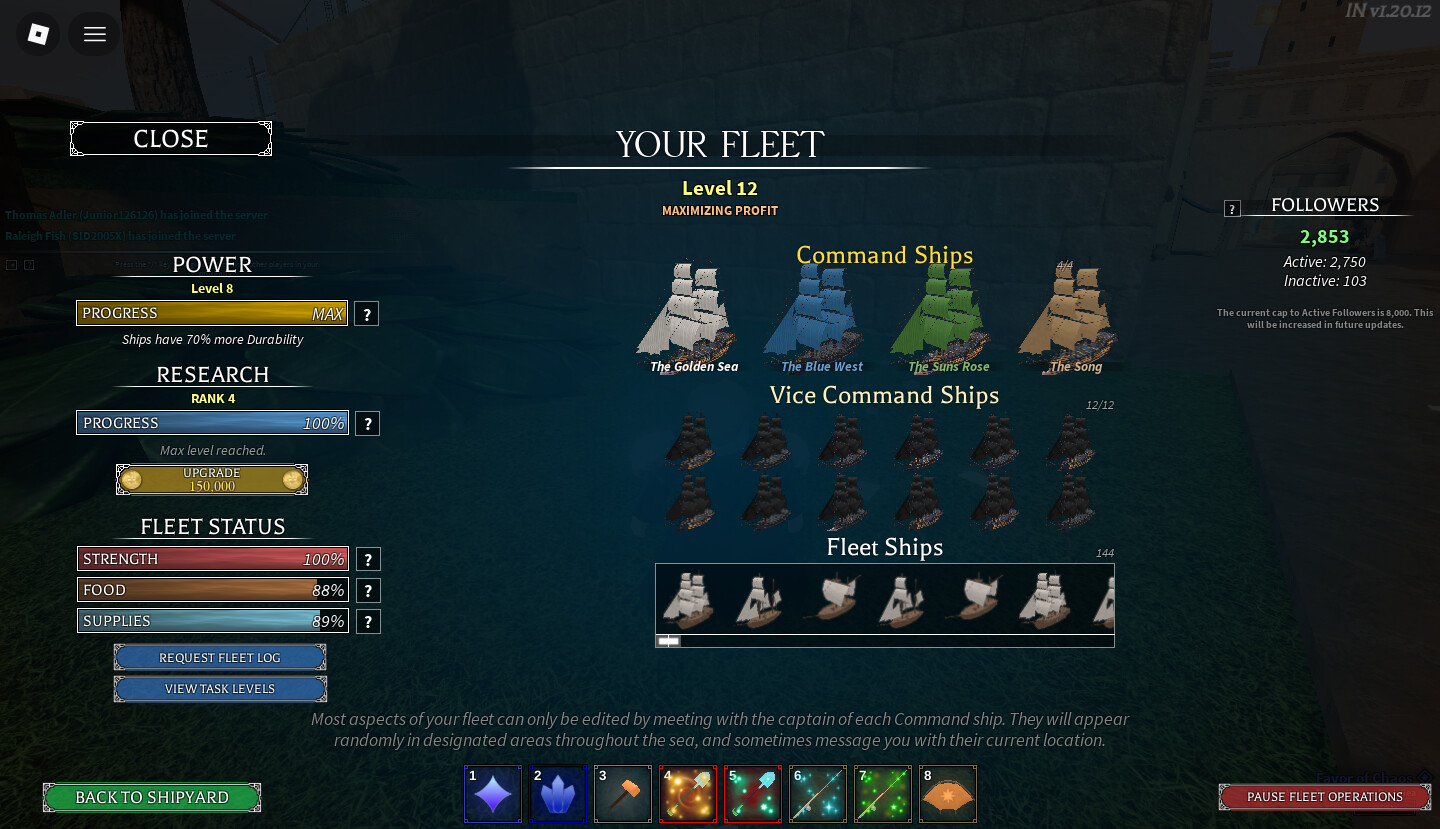Open the Followers help tooltip
This screenshot has width=1440, height=829.
coord(1232,209)
